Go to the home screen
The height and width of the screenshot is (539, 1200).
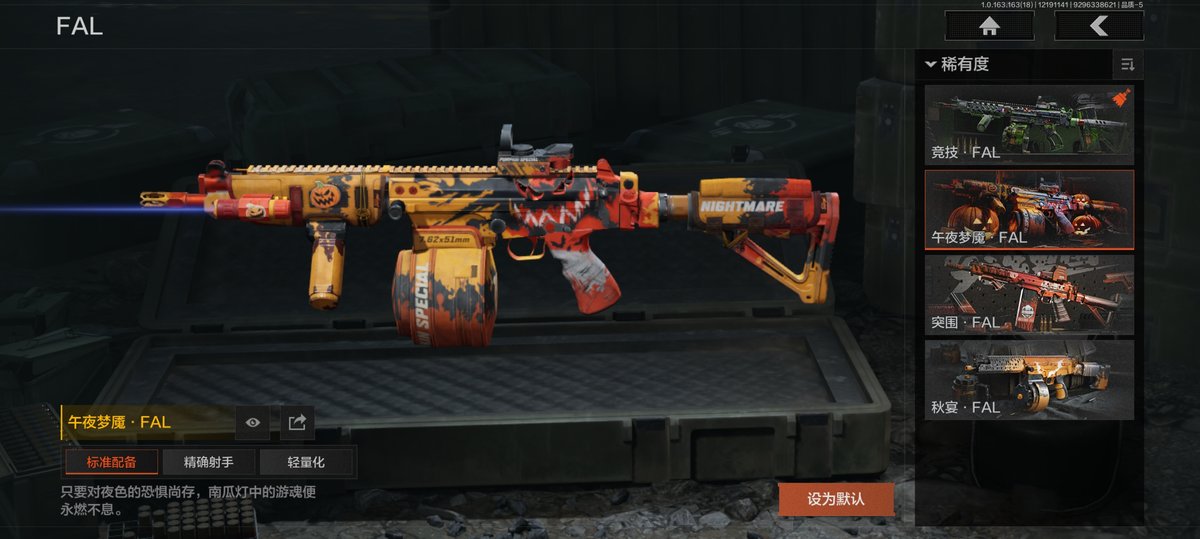click(989, 26)
